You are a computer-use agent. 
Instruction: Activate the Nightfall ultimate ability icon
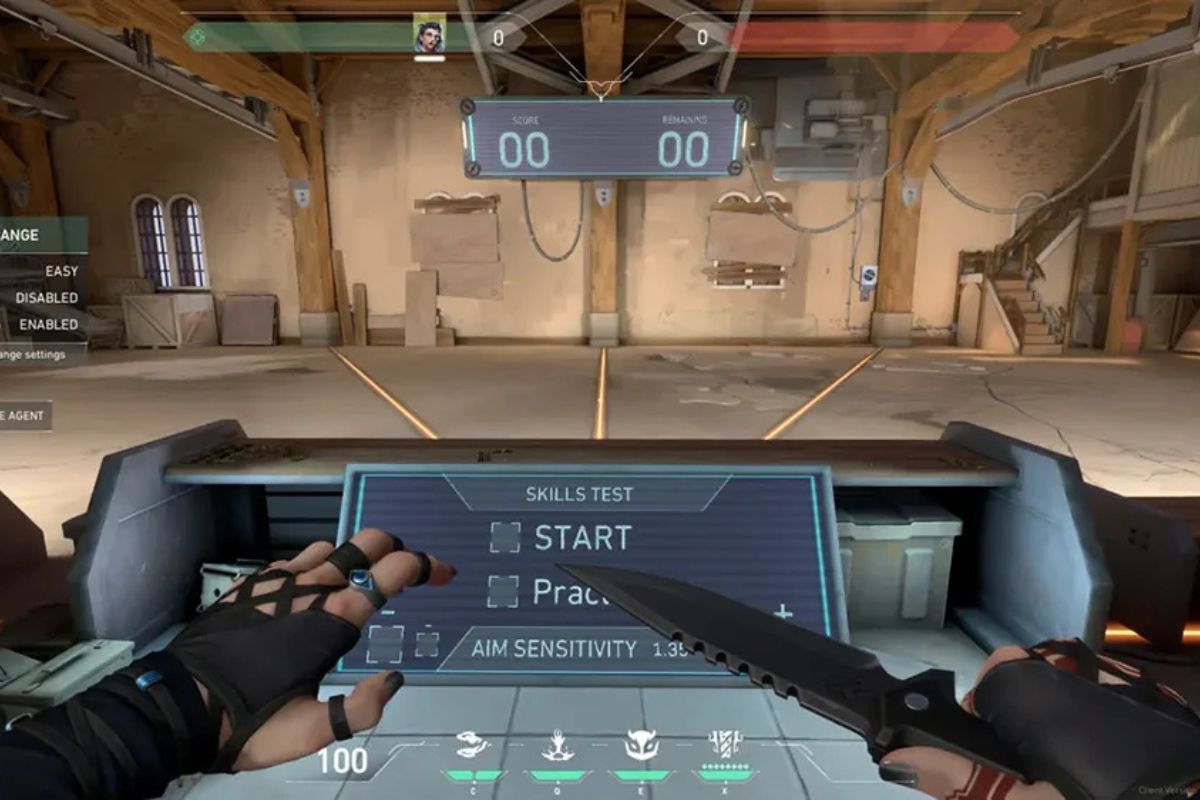724,744
